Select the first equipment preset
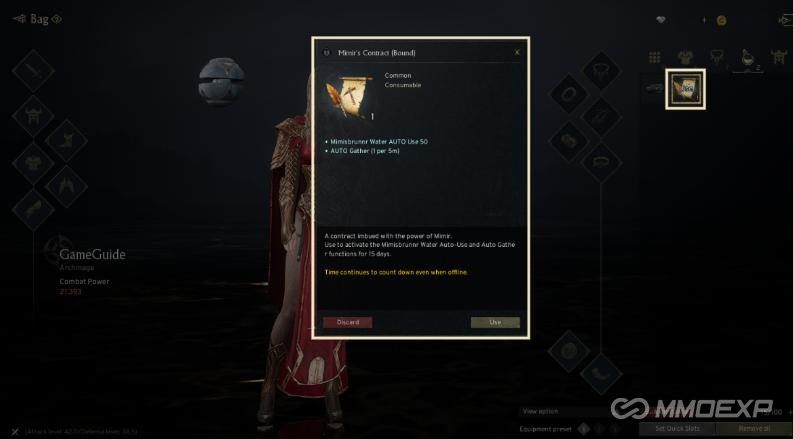 (583, 428)
